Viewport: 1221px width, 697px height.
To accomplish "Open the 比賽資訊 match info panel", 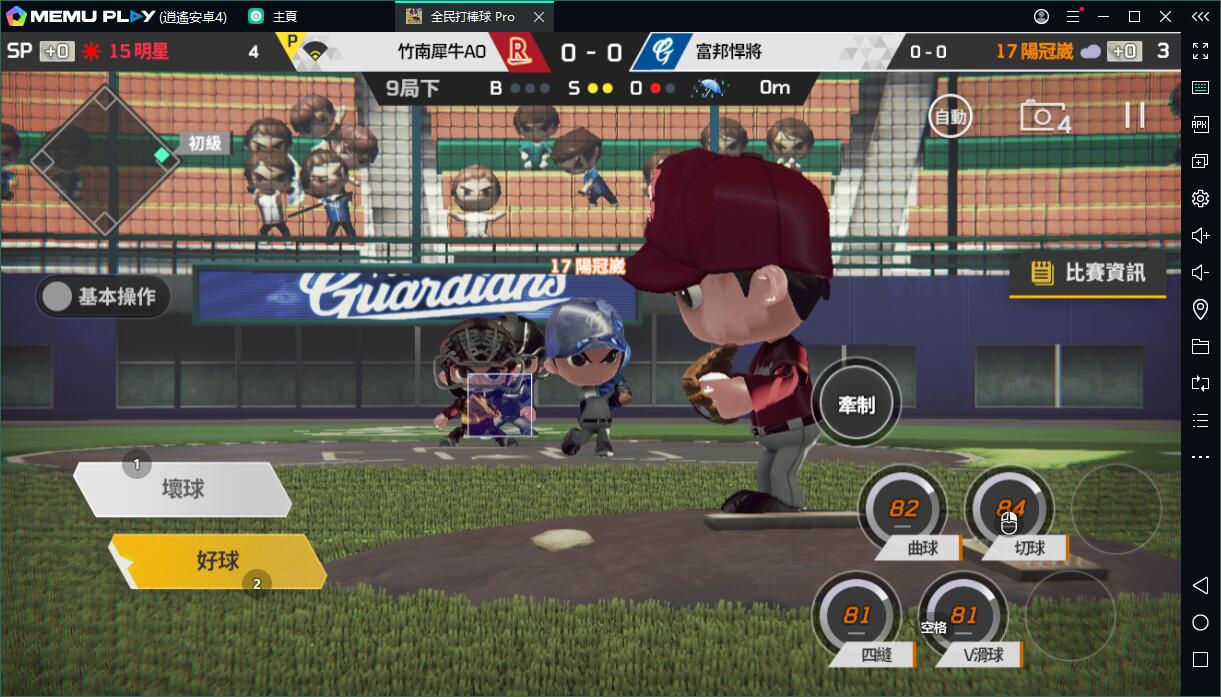I will tap(1088, 272).
